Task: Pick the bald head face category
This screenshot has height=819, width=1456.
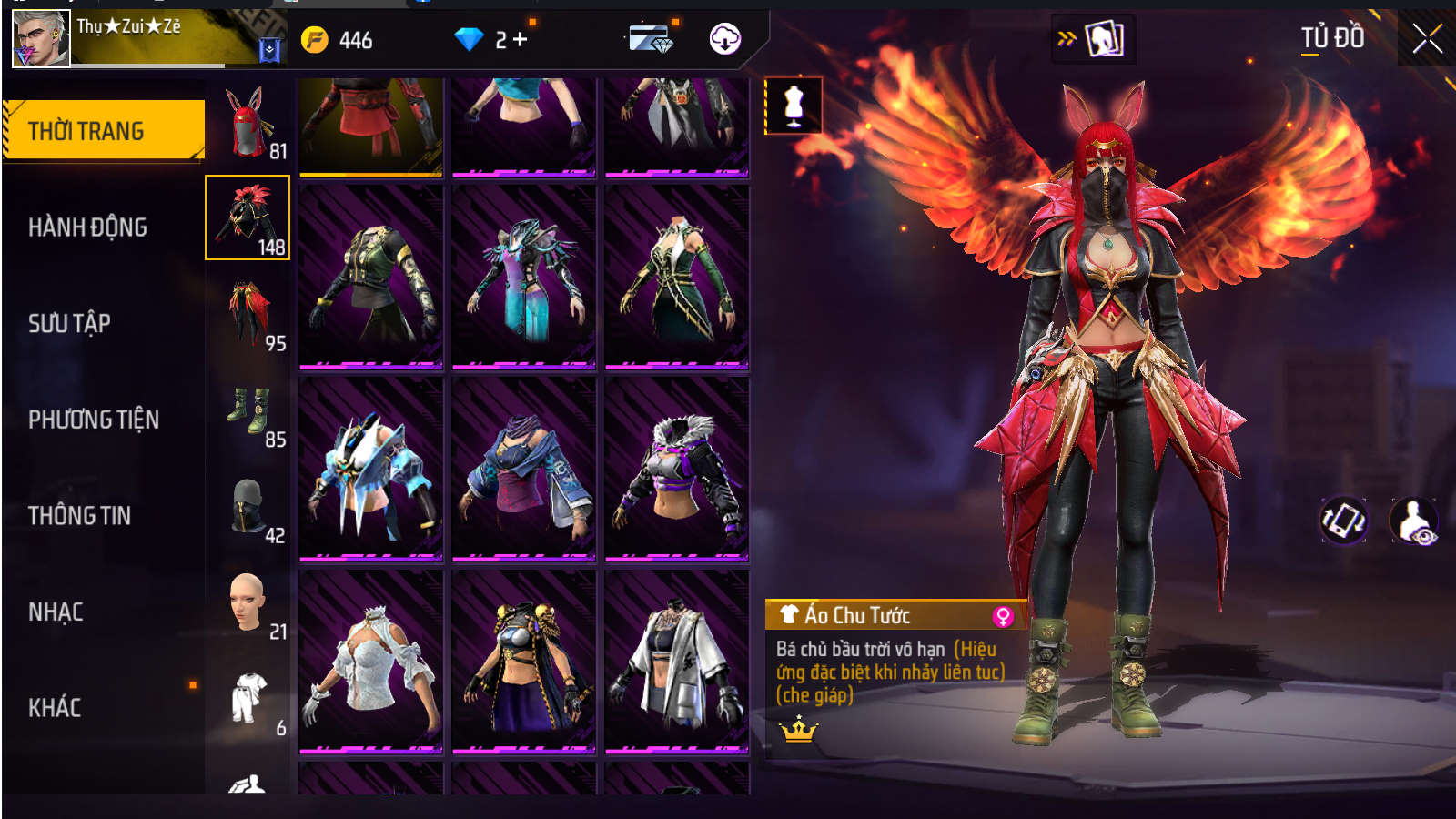Action: point(248,602)
